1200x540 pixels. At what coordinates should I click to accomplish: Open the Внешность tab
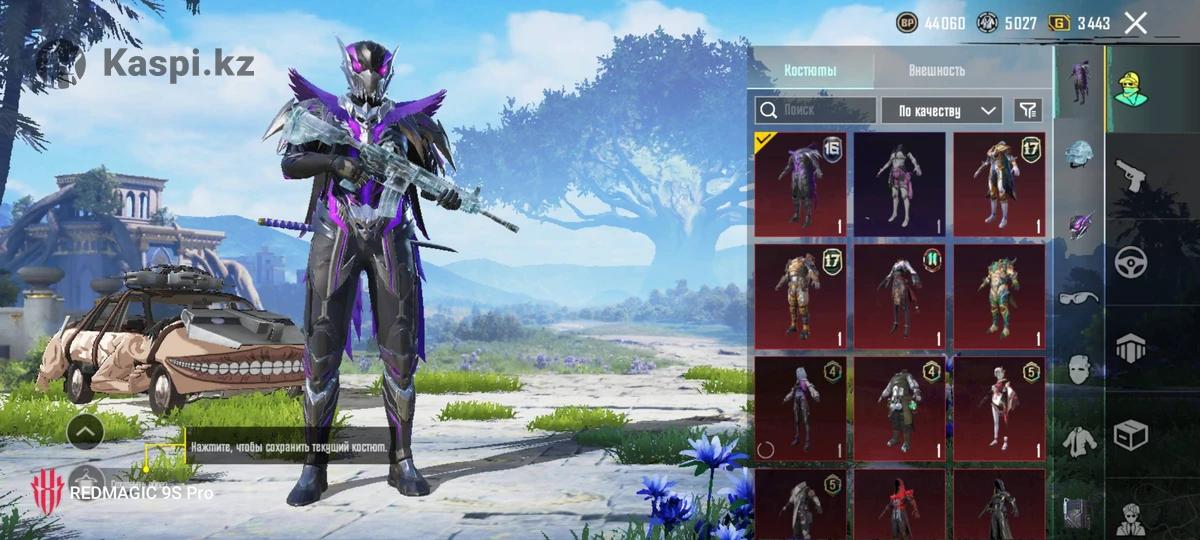coord(937,71)
